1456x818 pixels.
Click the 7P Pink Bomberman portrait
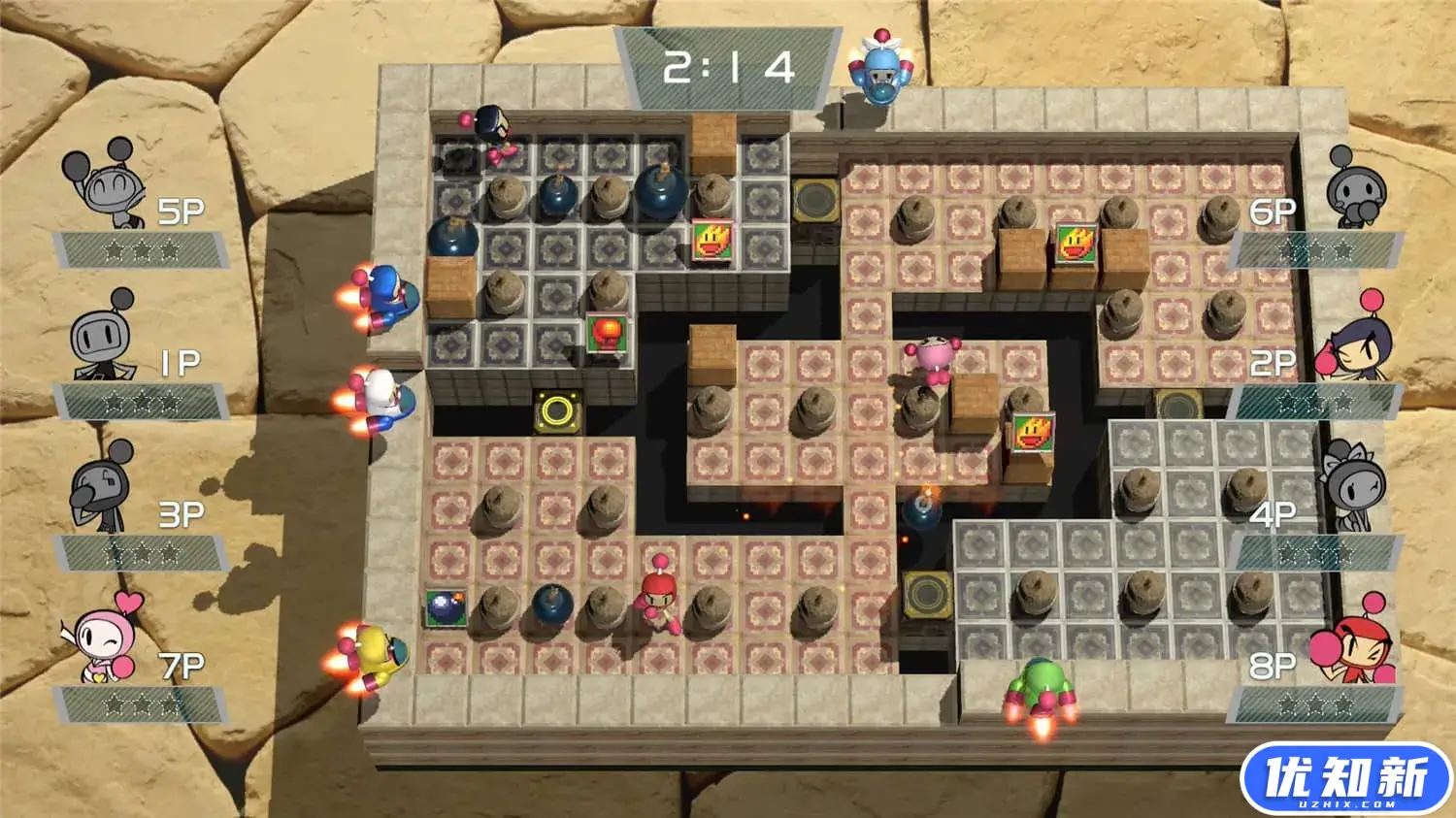pyautogui.click(x=97, y=645)
